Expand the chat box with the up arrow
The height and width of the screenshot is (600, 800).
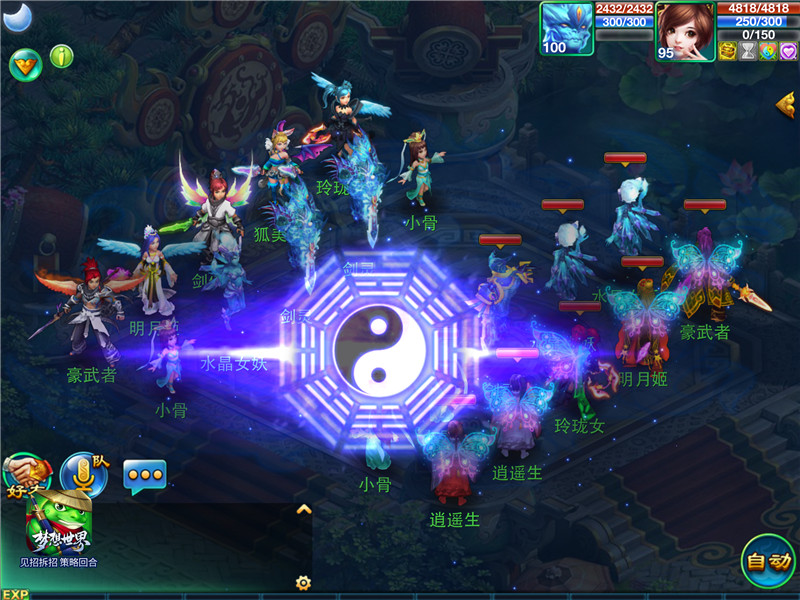point(304,509)
